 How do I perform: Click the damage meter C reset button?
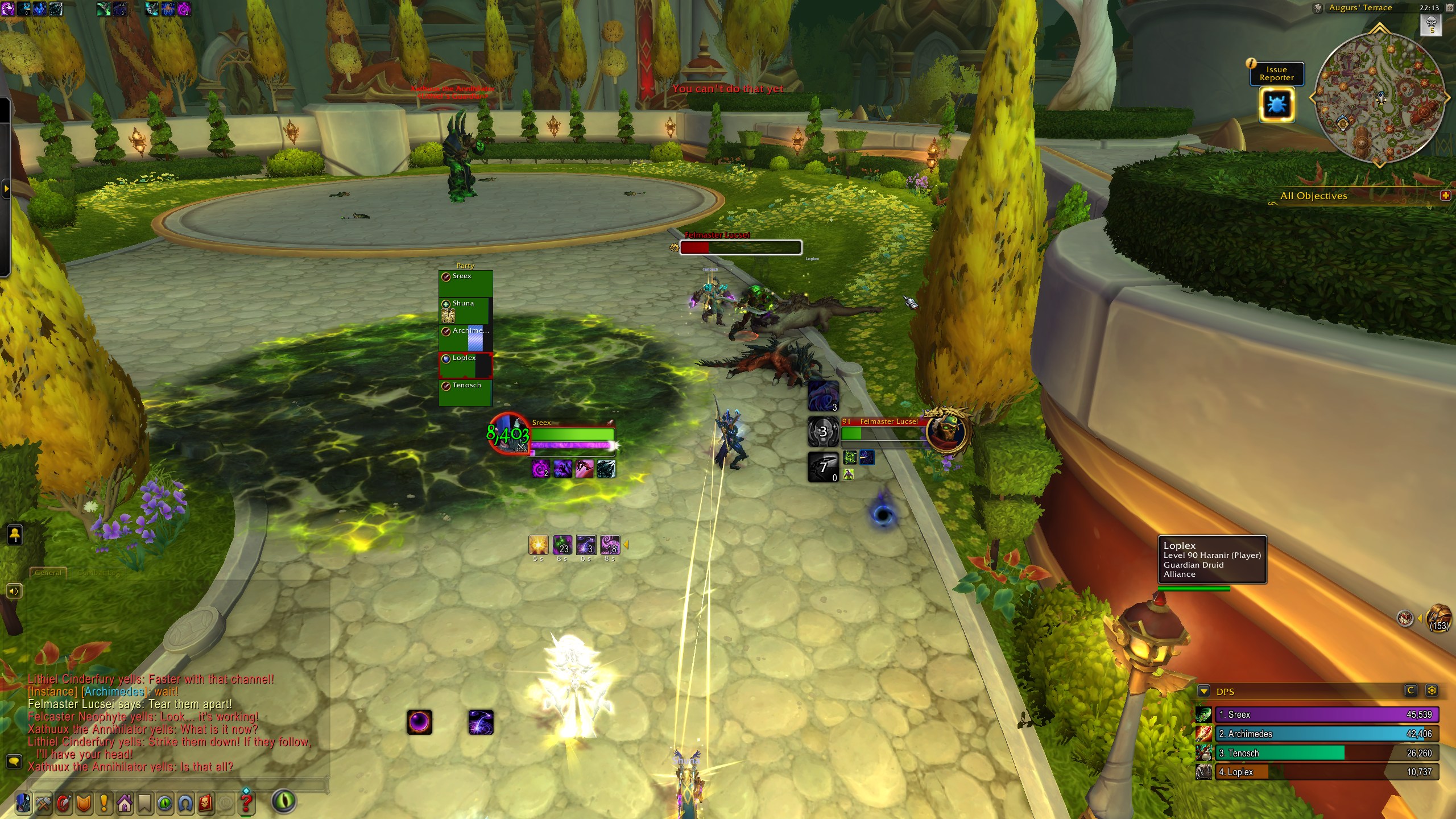tap(1410, 690)
